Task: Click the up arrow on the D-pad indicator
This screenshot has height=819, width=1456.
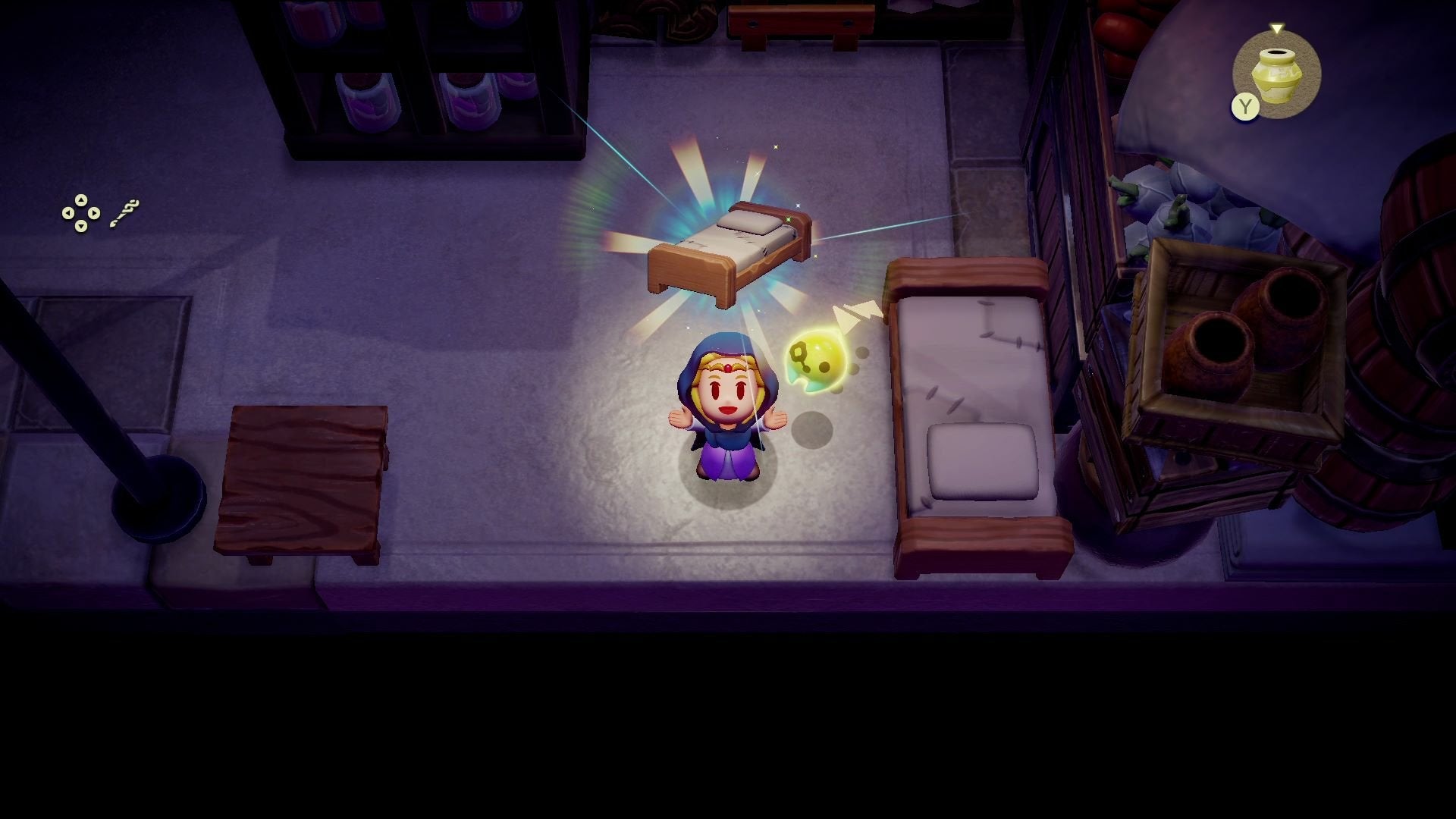Action: pos(80,199)
